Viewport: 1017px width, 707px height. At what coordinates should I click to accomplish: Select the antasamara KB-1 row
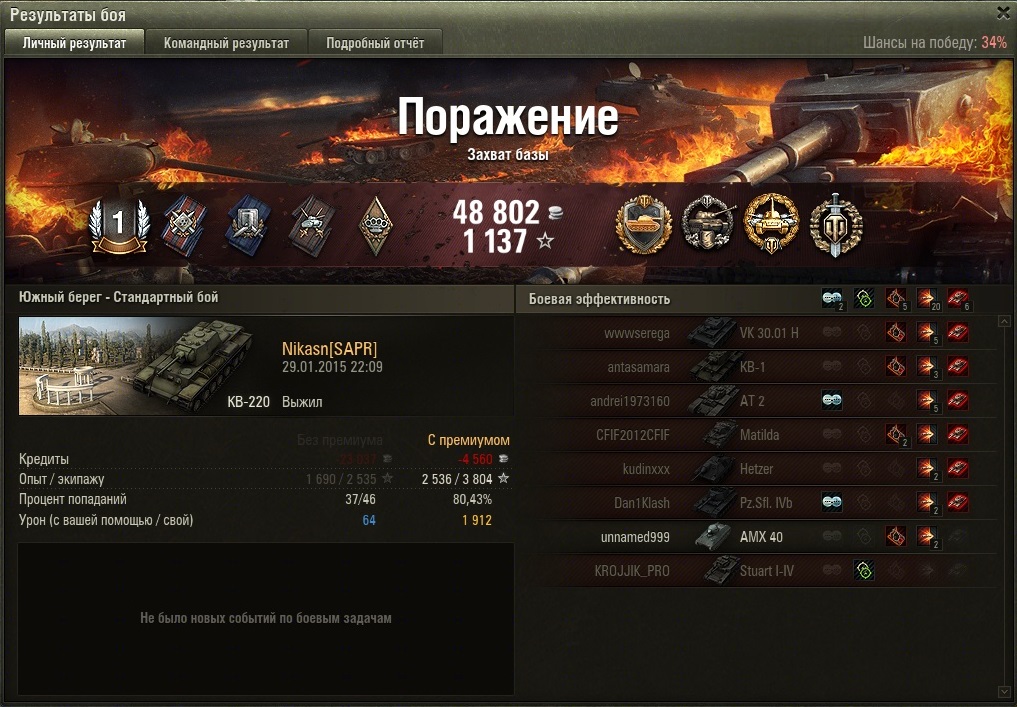click(x=760, y=367)
